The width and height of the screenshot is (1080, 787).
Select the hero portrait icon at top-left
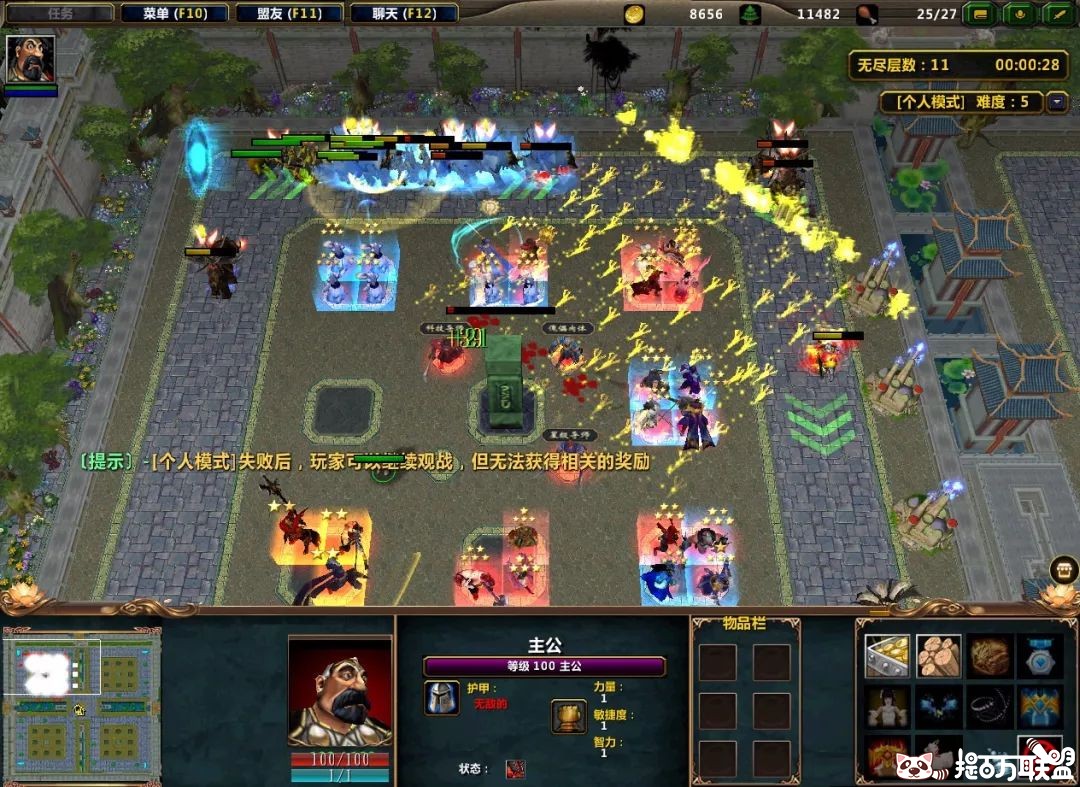[x=30, y=59]
